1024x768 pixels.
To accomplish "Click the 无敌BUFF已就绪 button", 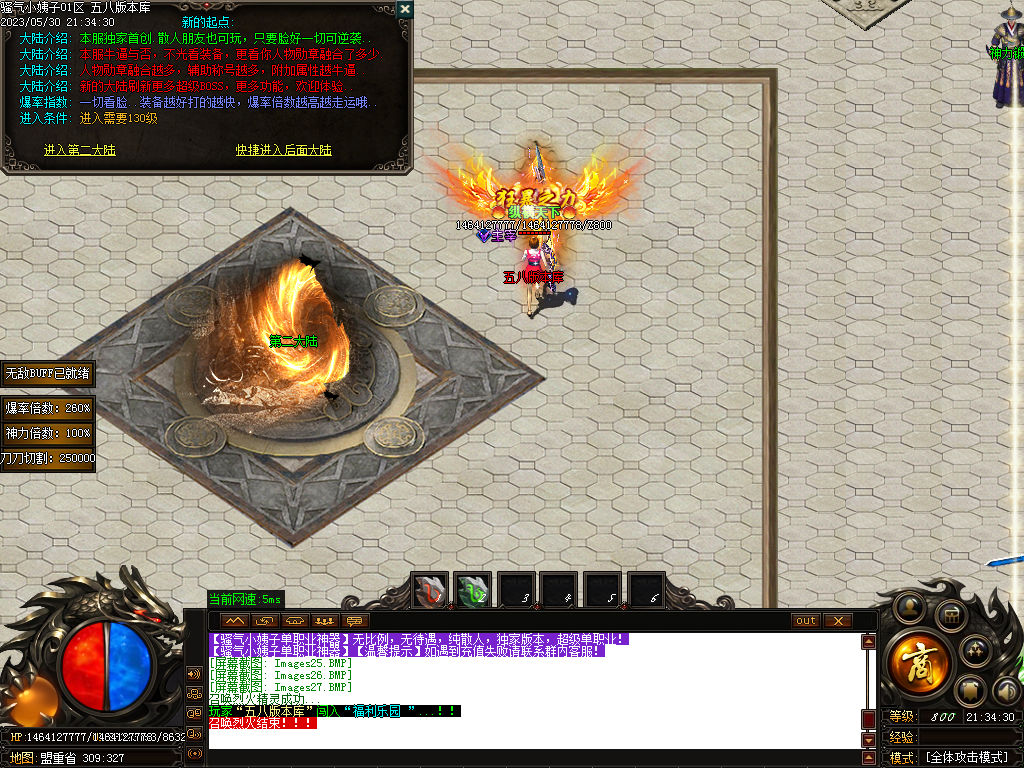I will click(x=47, y=373).
